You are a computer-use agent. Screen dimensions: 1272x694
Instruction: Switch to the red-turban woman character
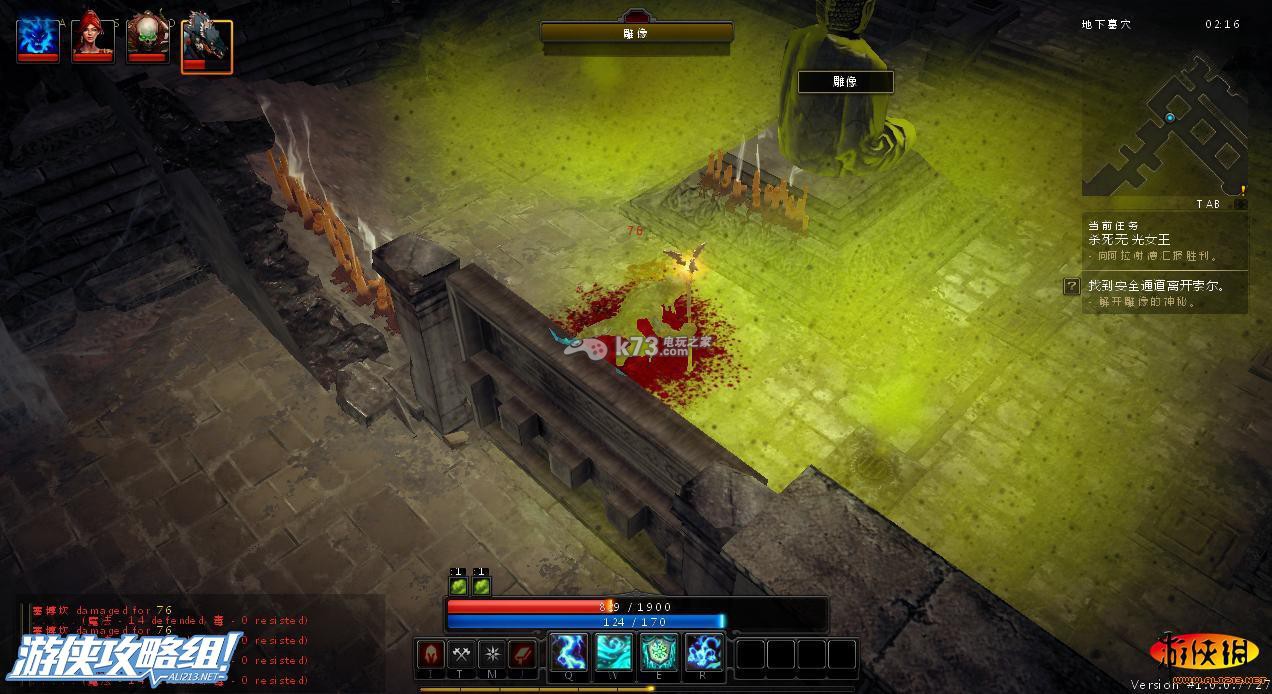pos(93,41)
